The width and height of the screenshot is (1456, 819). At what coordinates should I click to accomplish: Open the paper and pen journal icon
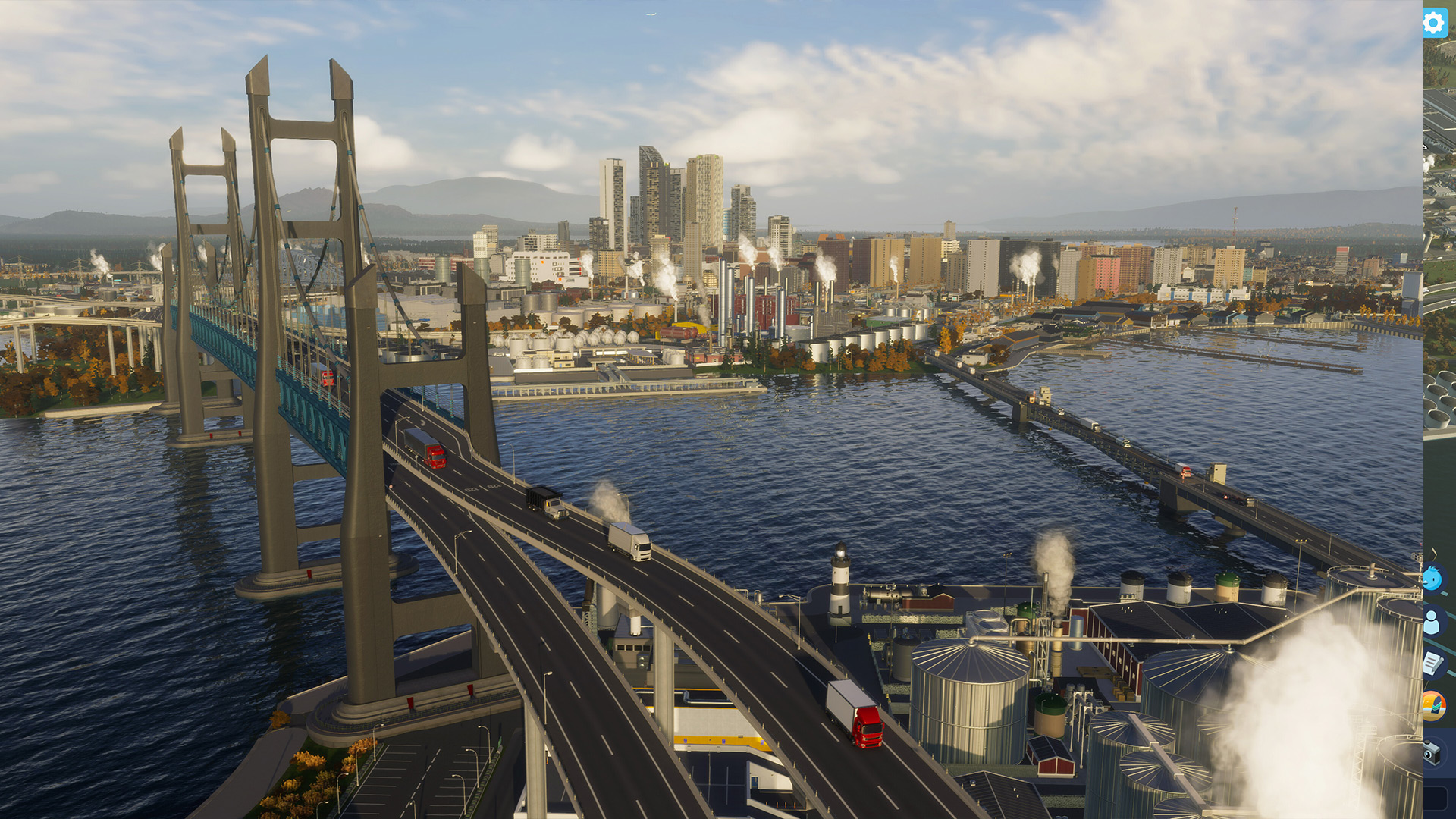pyautogui.click(x=1432, y=664)
